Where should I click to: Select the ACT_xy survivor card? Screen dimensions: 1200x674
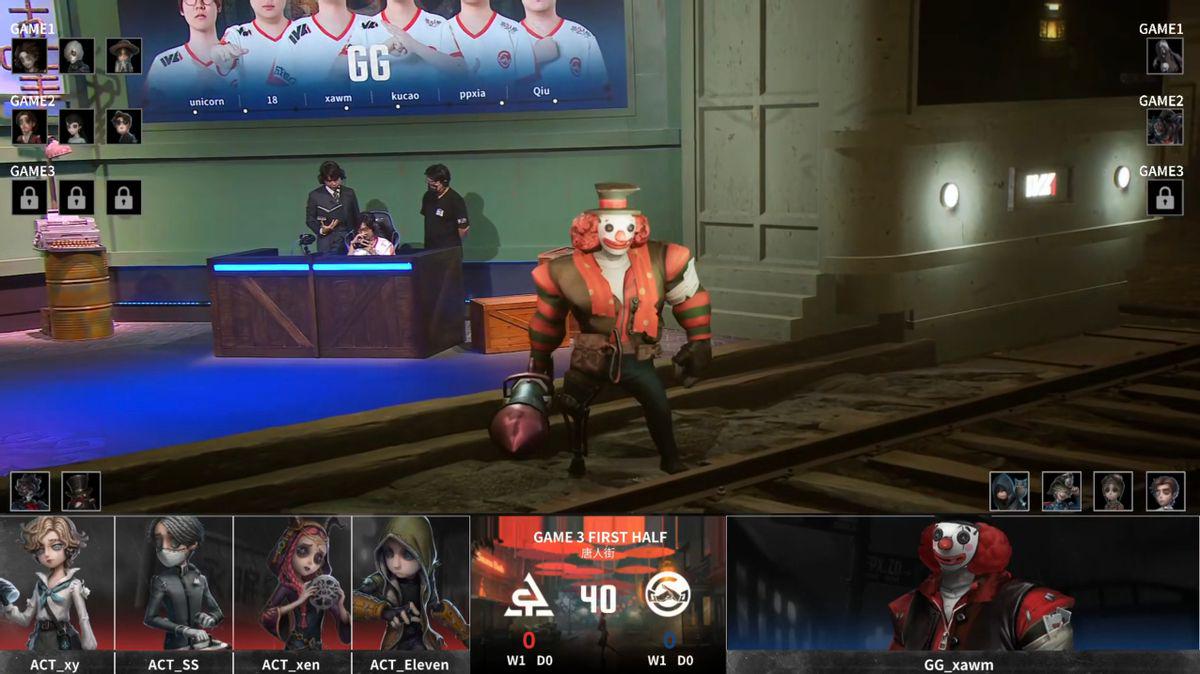tap(57, 592)
